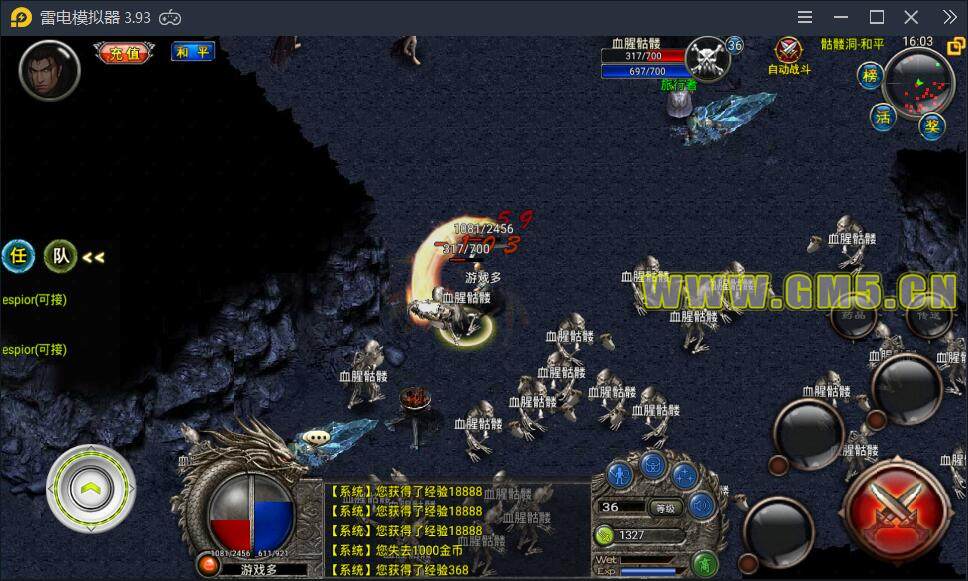968x581 pixels.
Task: Open the 充值 recharge shop
Action: point(125,53)
